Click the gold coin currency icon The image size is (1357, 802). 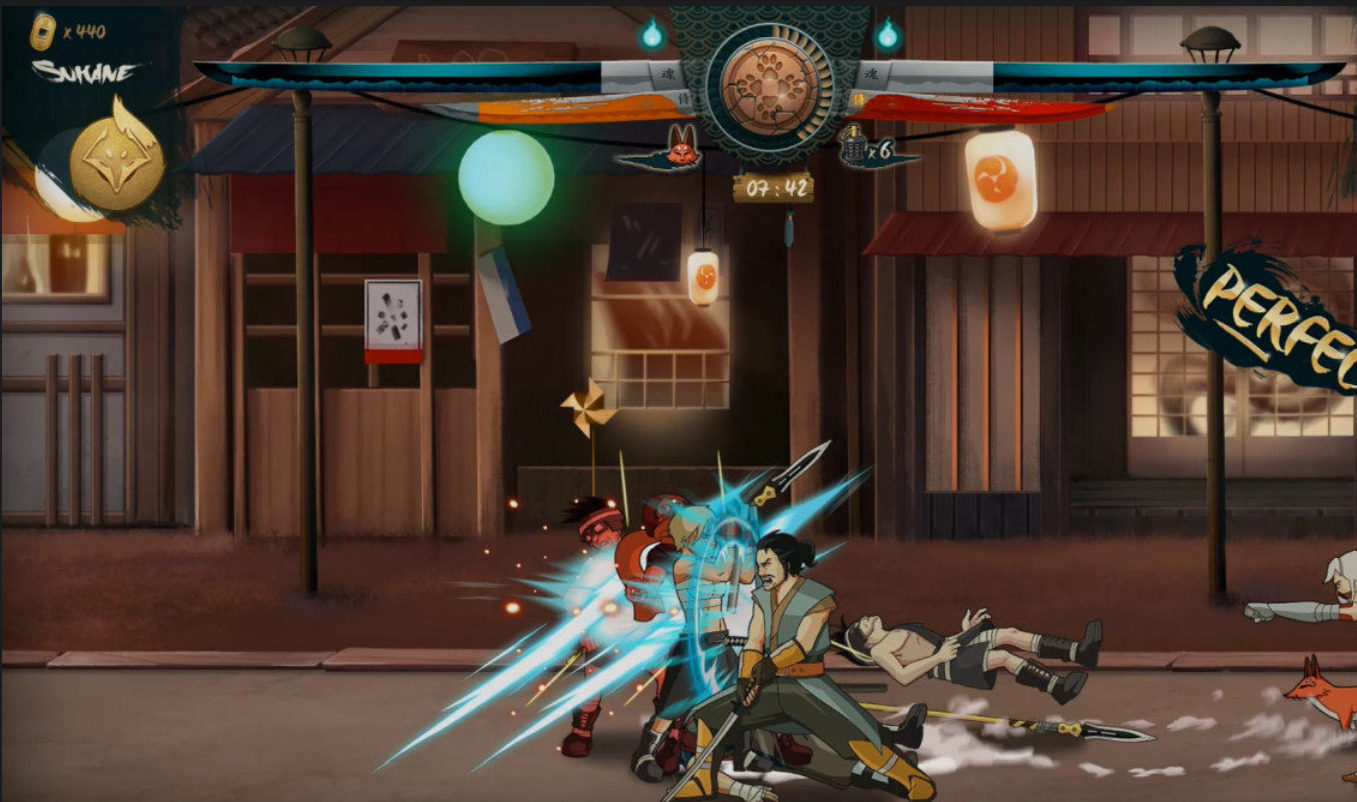pyautogui.click(x=42, y=32)
